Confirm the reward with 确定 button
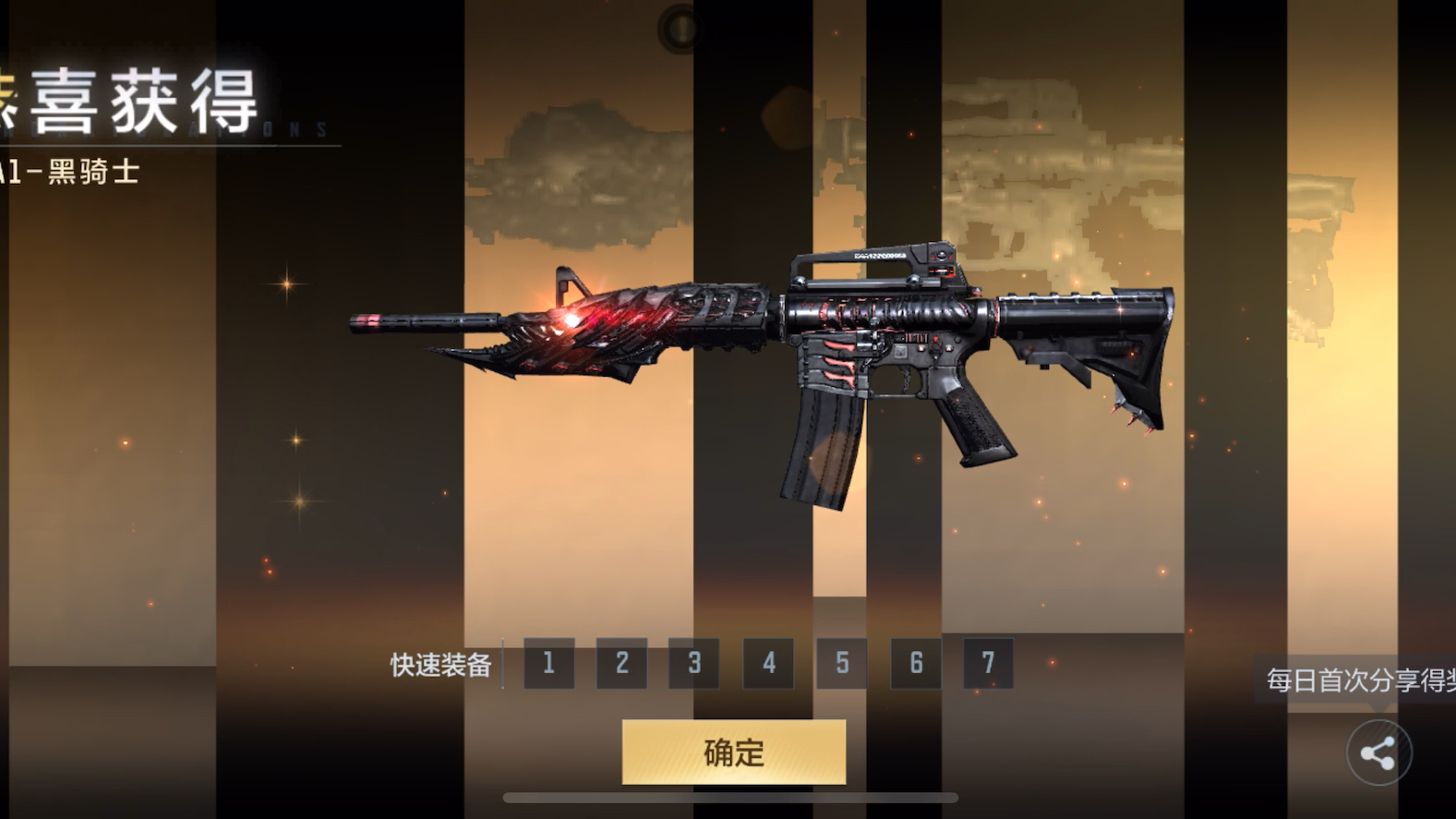The width and height of the screenshot is (1456, 819). 733,753
